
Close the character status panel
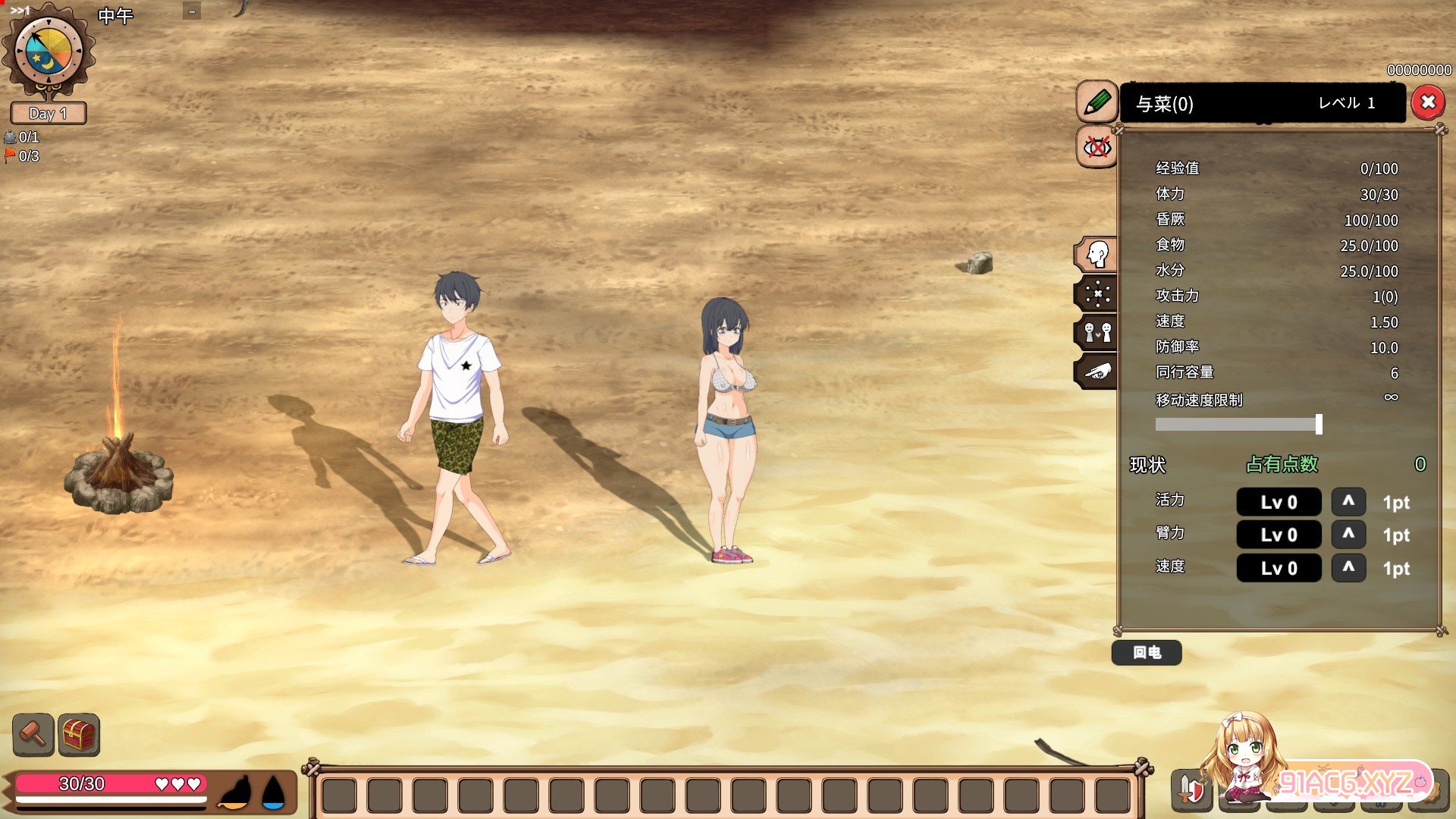pos(1428,102)
